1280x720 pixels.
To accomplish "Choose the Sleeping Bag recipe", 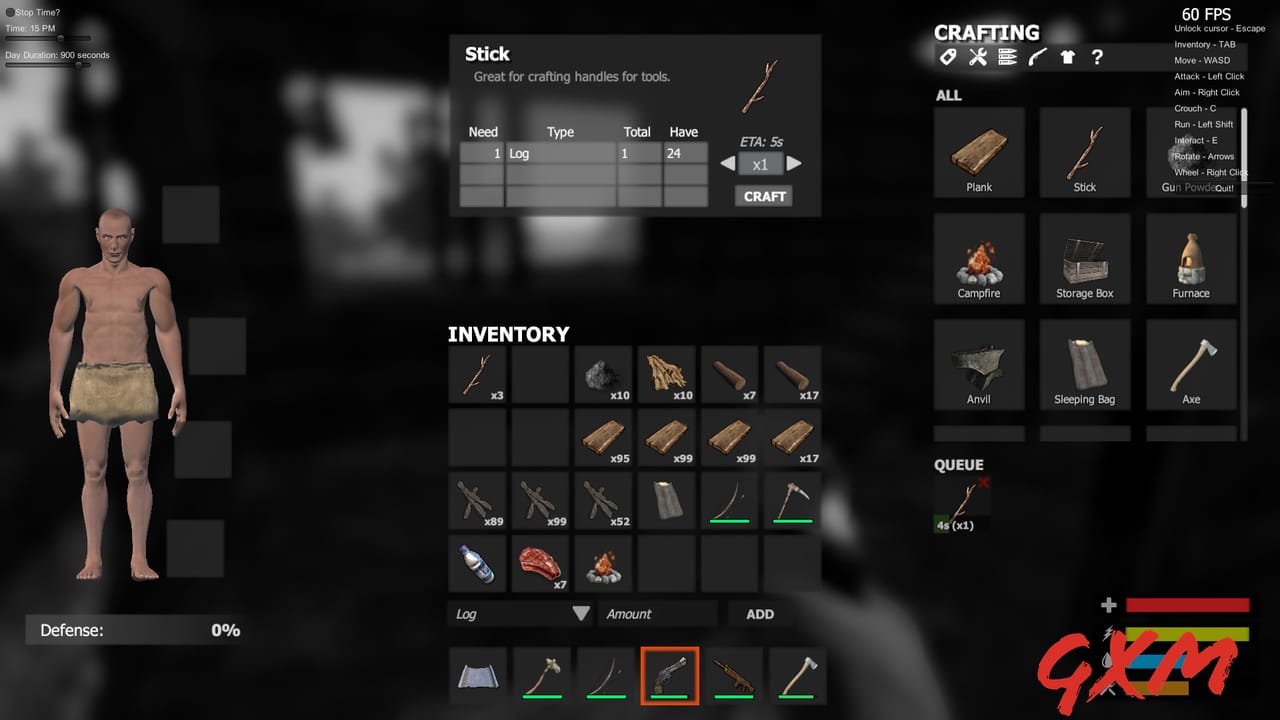I will click(x=1085, y=364).
